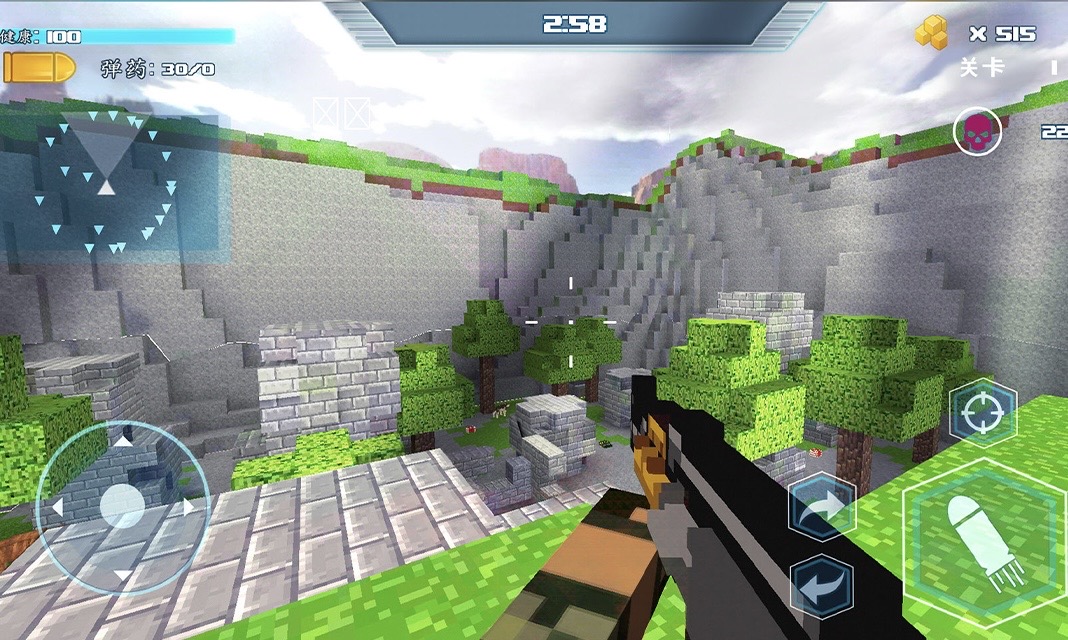Viewport: 1068px width, 640px height.
Task: Tap the pink skull kill icon
Action: pos(977,131)
